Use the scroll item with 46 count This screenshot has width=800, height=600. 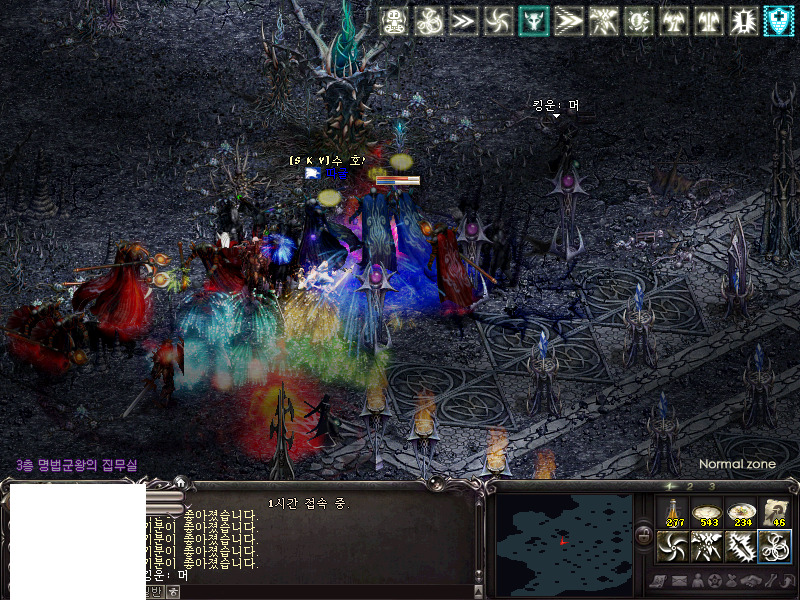pos(775,513)
